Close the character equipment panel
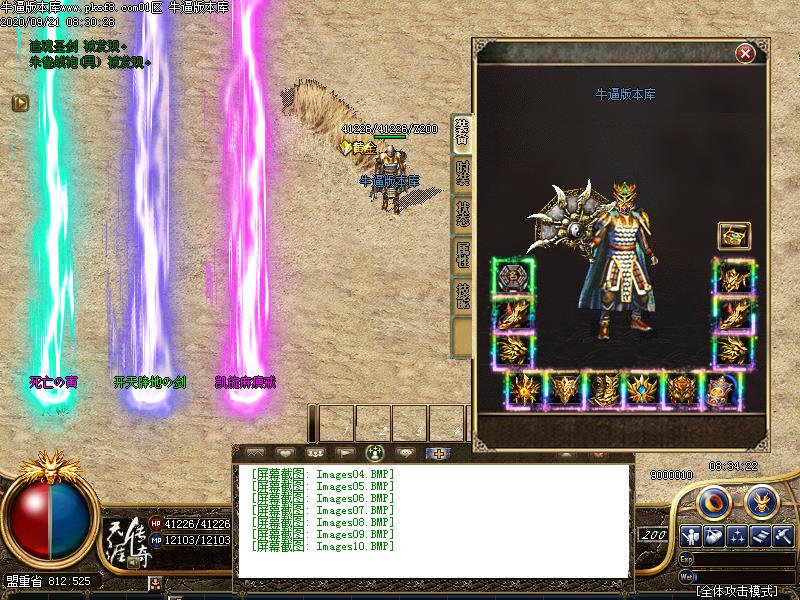 click(x=744, y=53)
